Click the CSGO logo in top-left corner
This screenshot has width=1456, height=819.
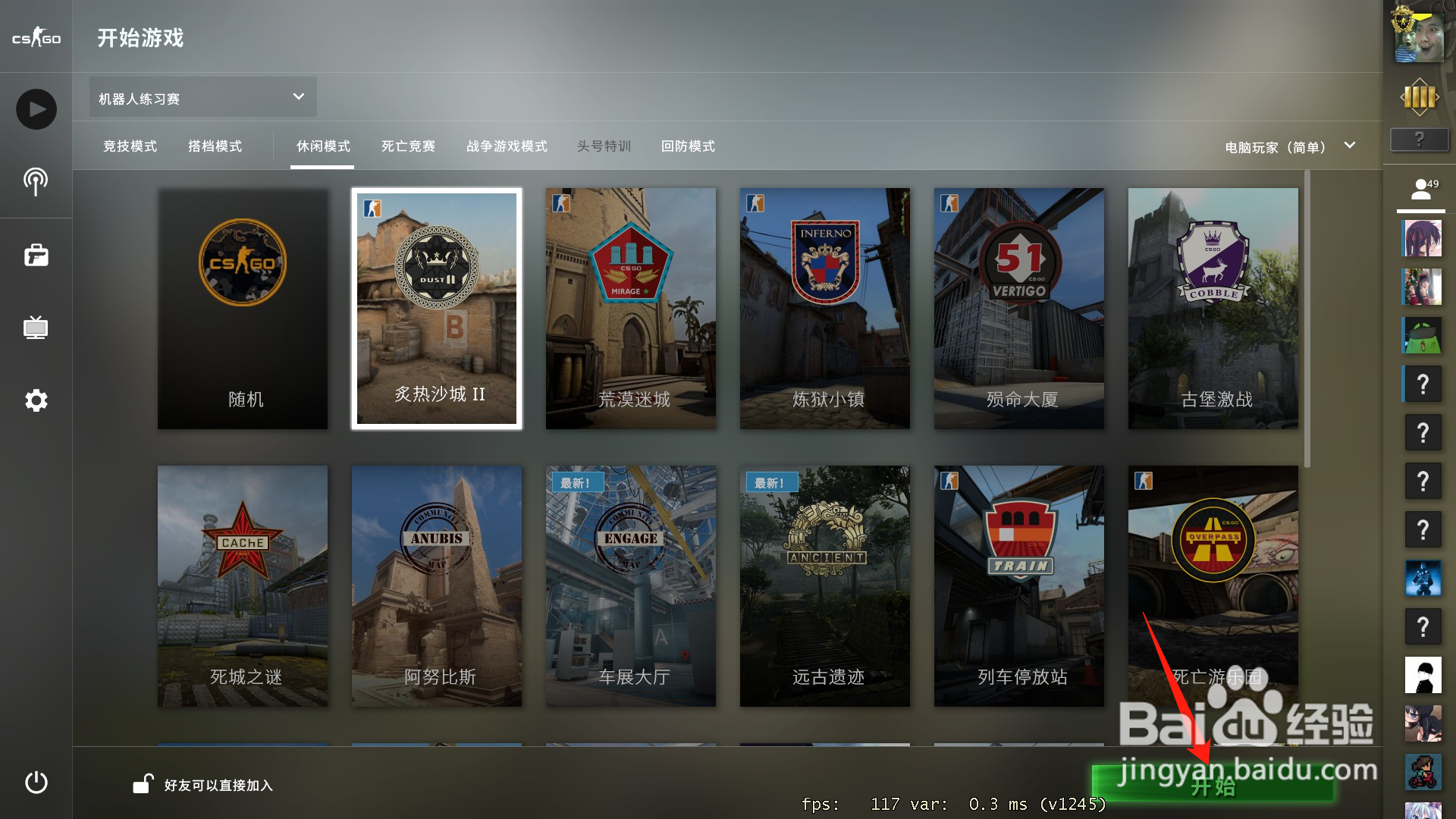pyautogui.click(x=36, y=36)
